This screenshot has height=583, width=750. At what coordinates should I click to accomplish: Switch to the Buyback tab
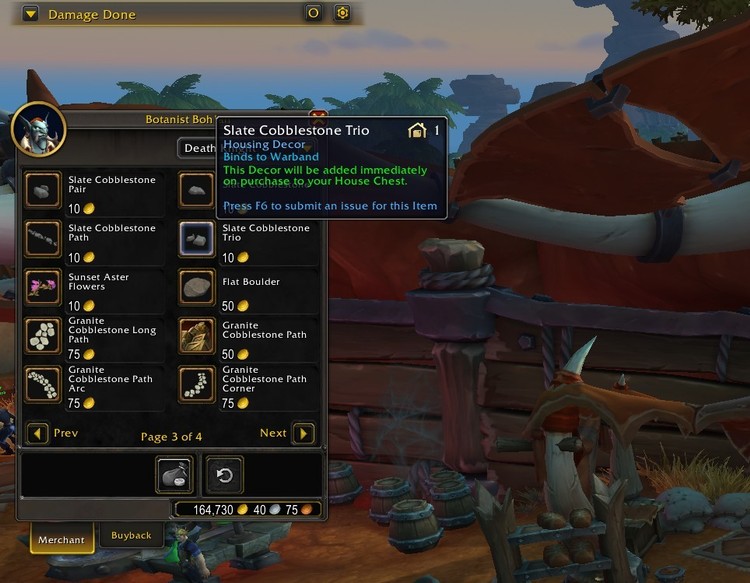coord(131,536)
